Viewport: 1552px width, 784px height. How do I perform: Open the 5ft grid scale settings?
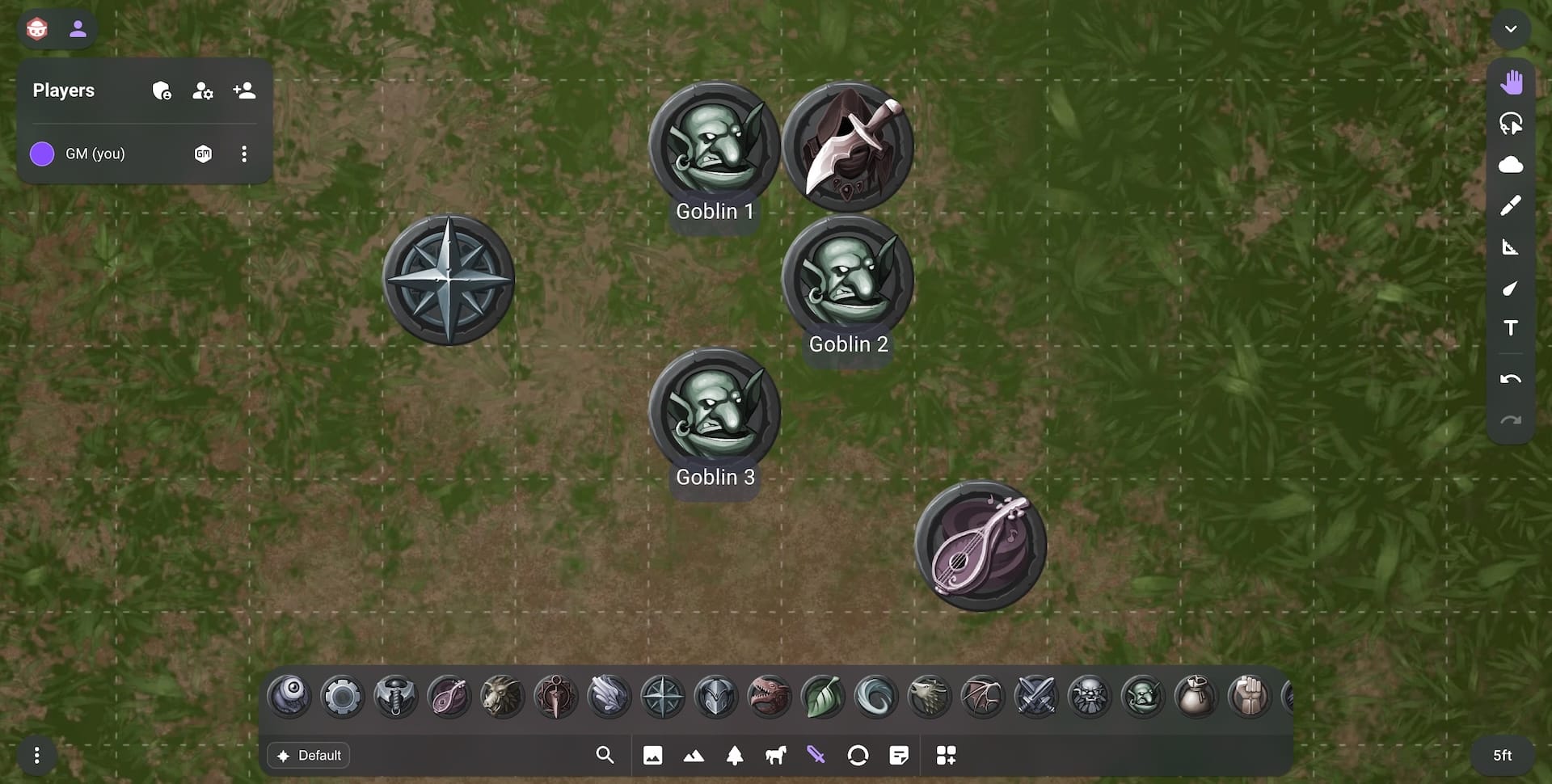(1502, 755)
